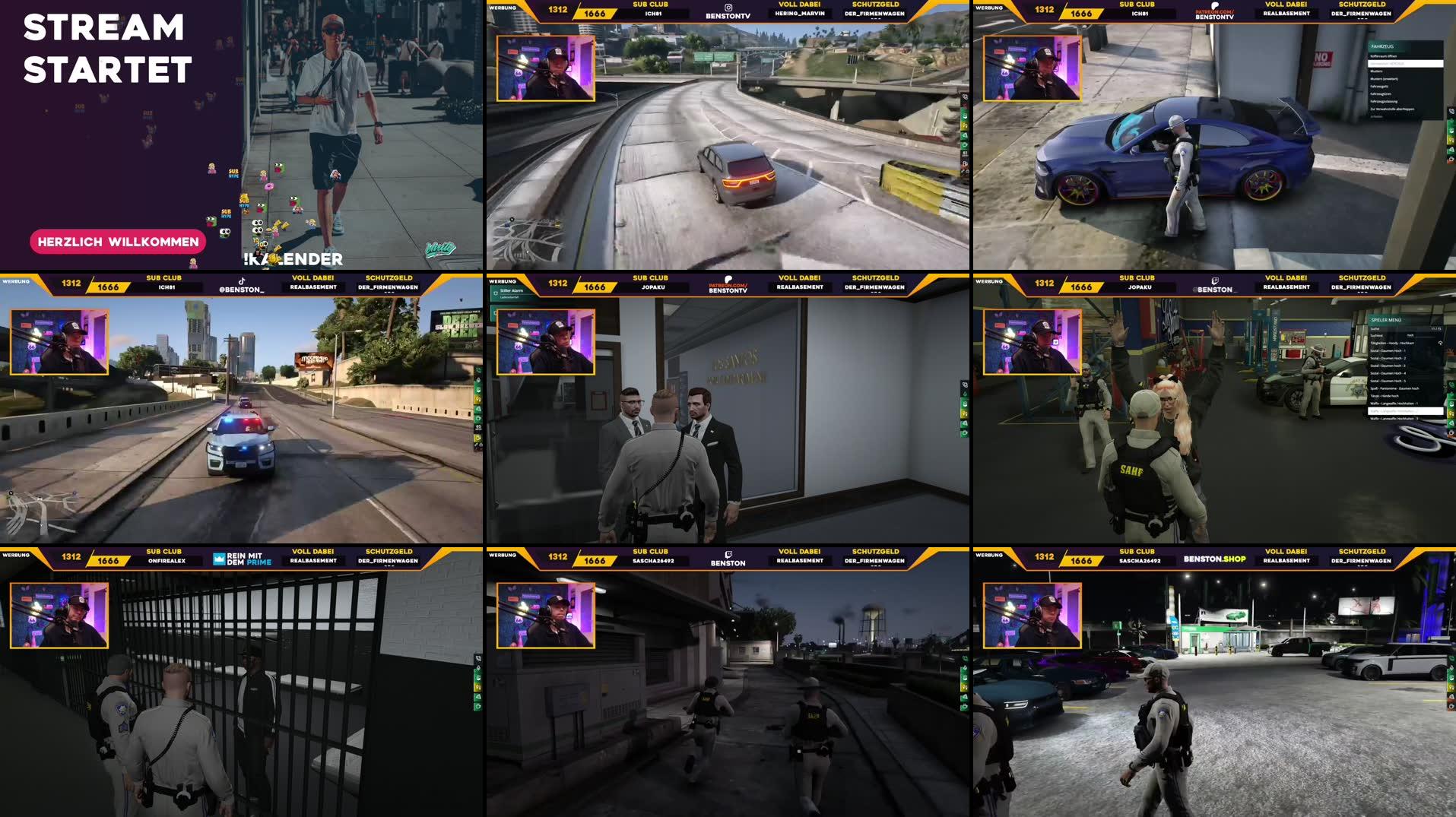Click the Twitch icon beside the BENSTON label
The image size is (1456, 817).
(x=728, y=555)
